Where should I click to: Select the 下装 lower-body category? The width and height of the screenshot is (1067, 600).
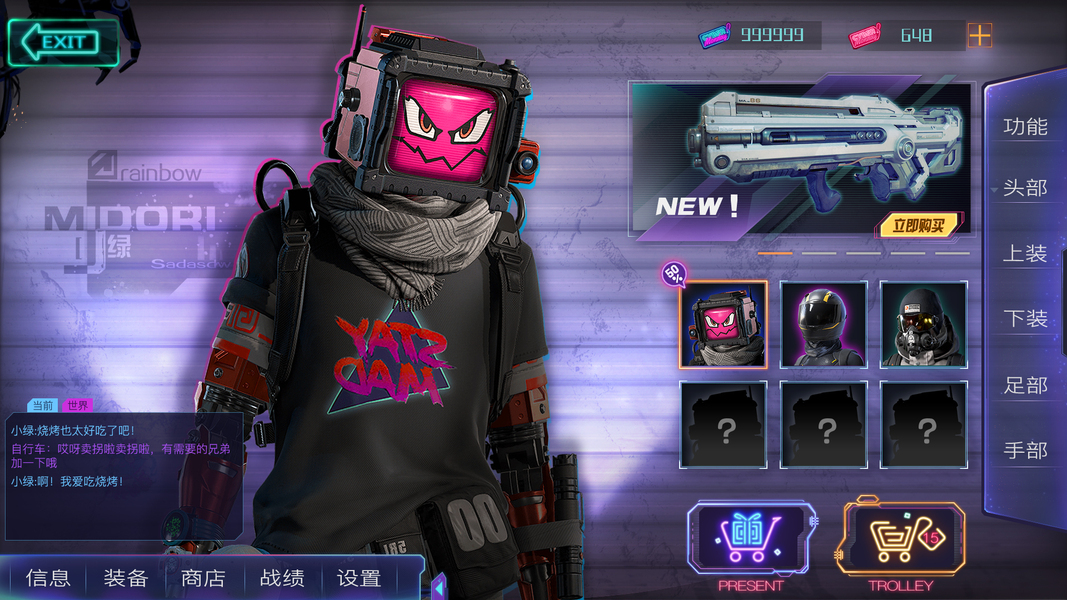[1025, 319]
